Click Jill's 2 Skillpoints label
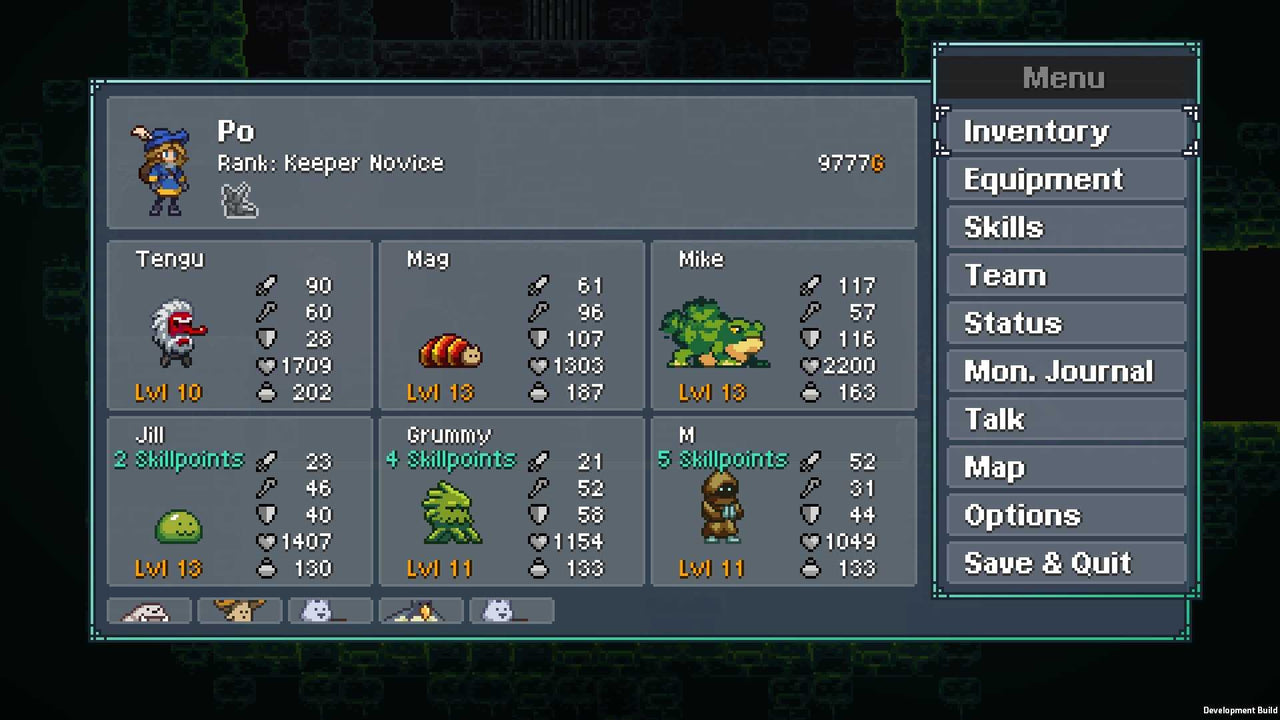Image resolution: width=1280 pixels, height=720 pixels. 178,459
